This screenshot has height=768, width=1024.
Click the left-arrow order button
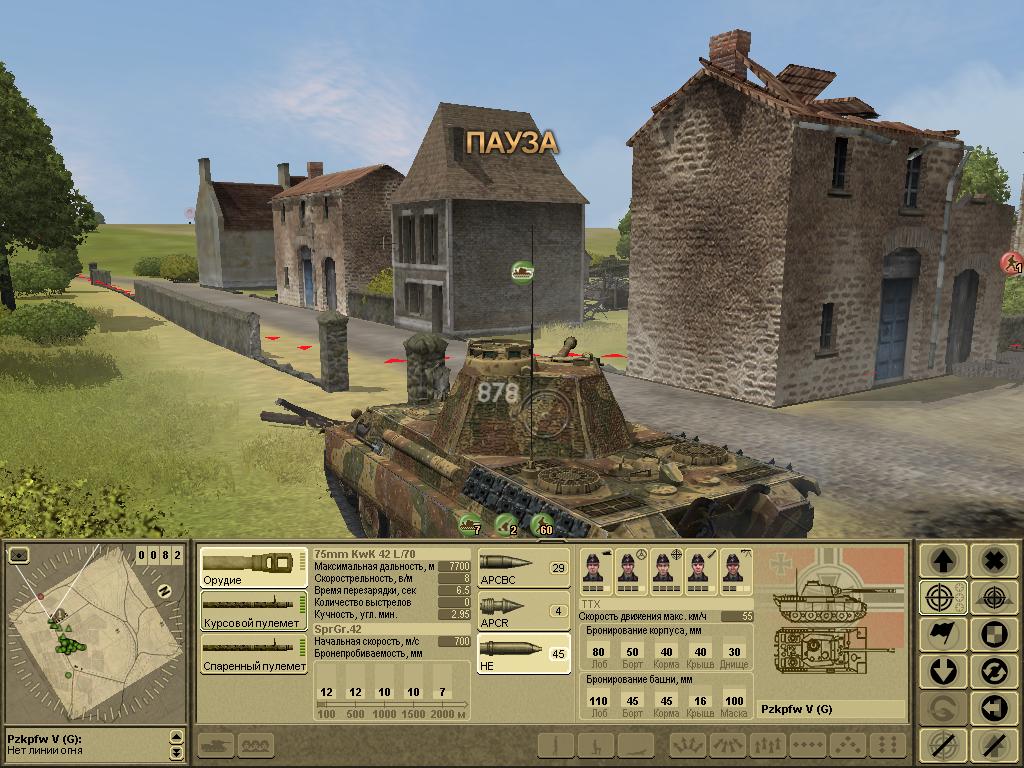tap(993, 708)
